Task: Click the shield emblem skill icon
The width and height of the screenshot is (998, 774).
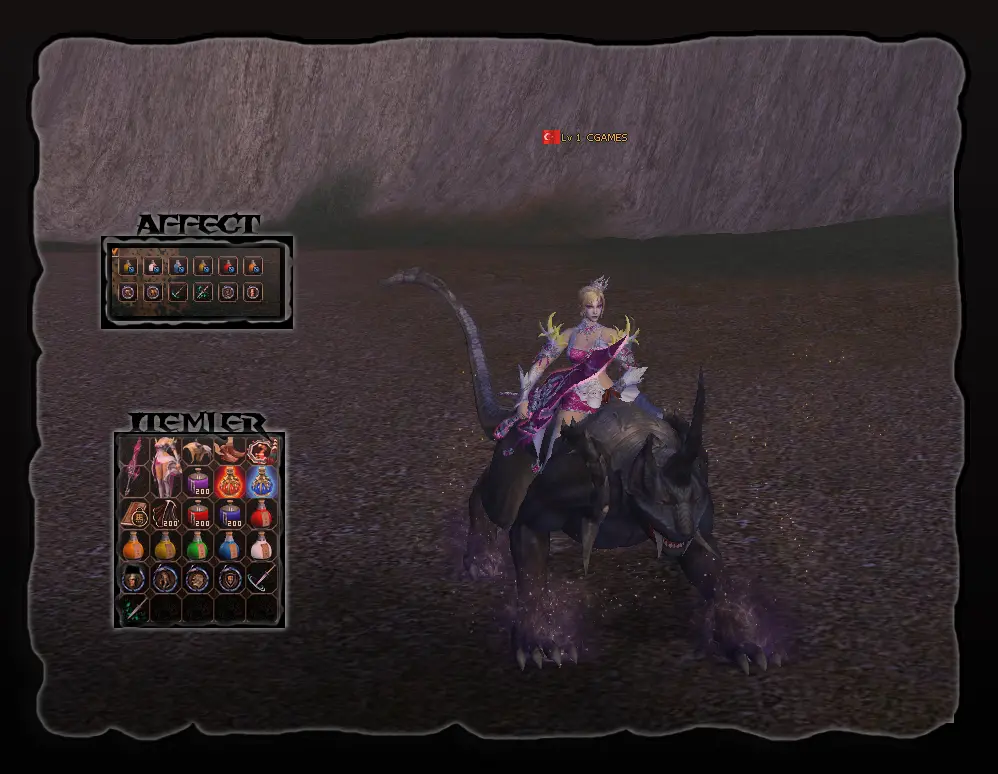Action: click(231, 579)
